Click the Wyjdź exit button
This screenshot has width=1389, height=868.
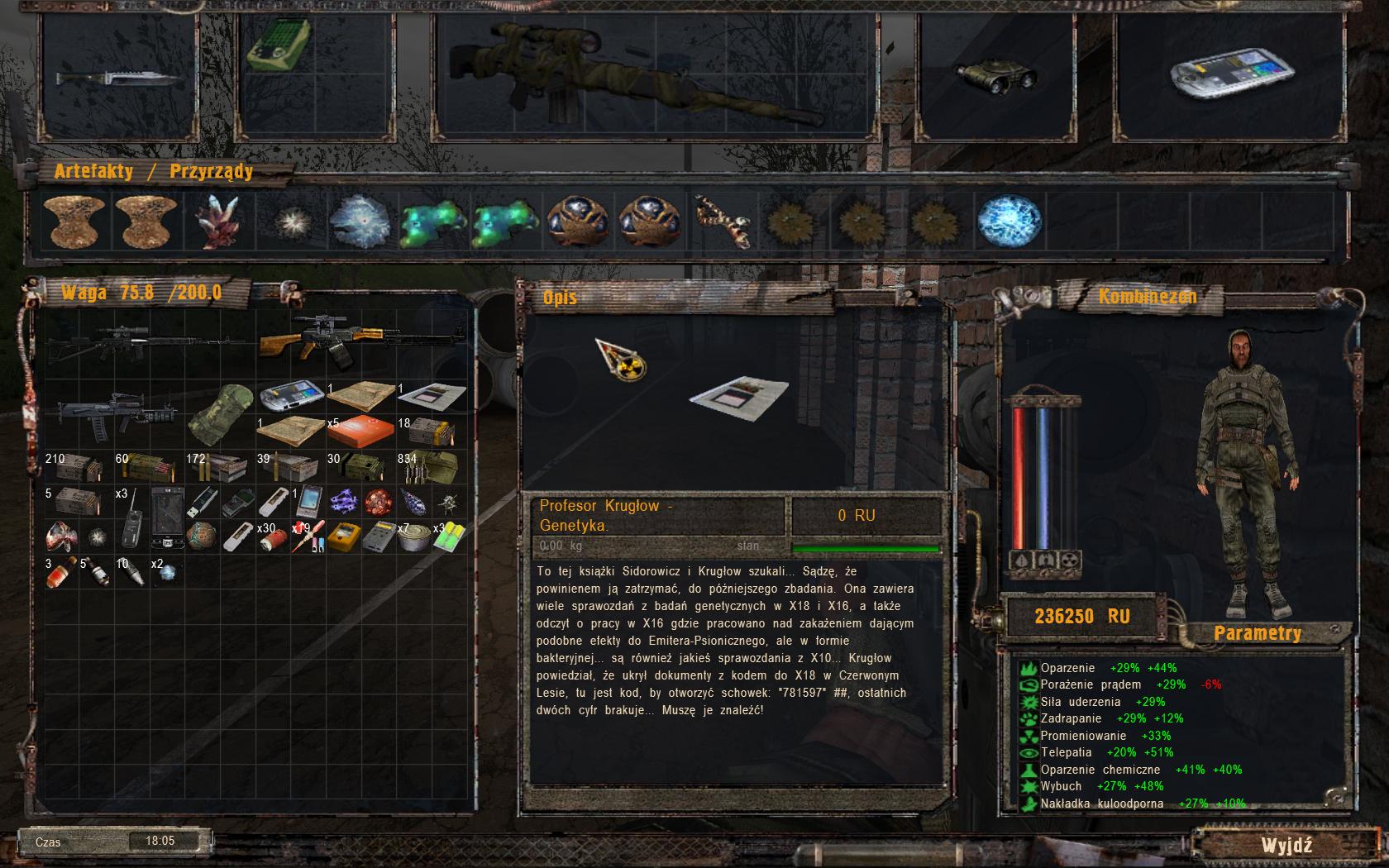[x=1286, y=845]
